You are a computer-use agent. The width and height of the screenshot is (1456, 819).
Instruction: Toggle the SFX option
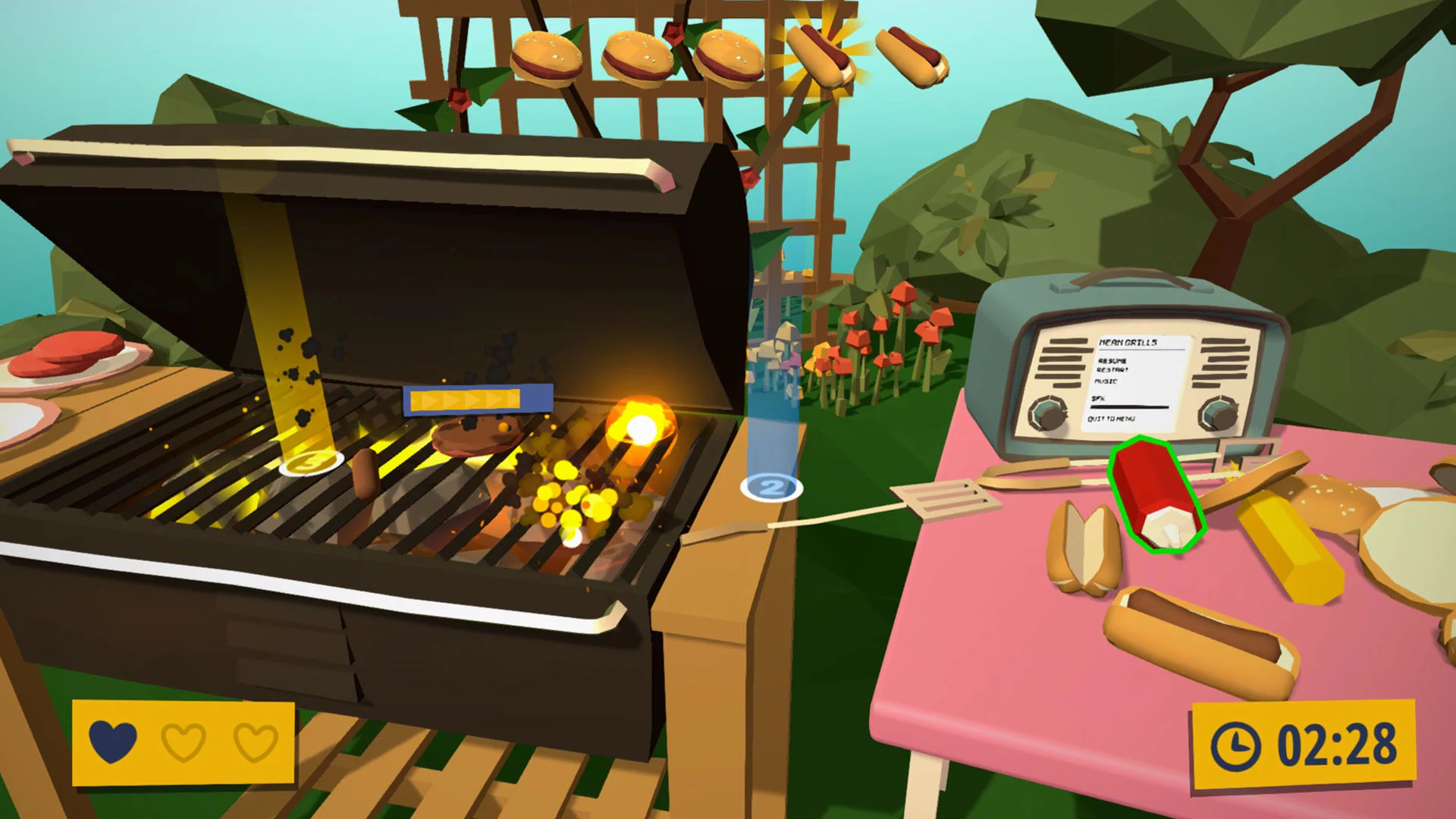pyautogui.click(x=1097, y=398)
